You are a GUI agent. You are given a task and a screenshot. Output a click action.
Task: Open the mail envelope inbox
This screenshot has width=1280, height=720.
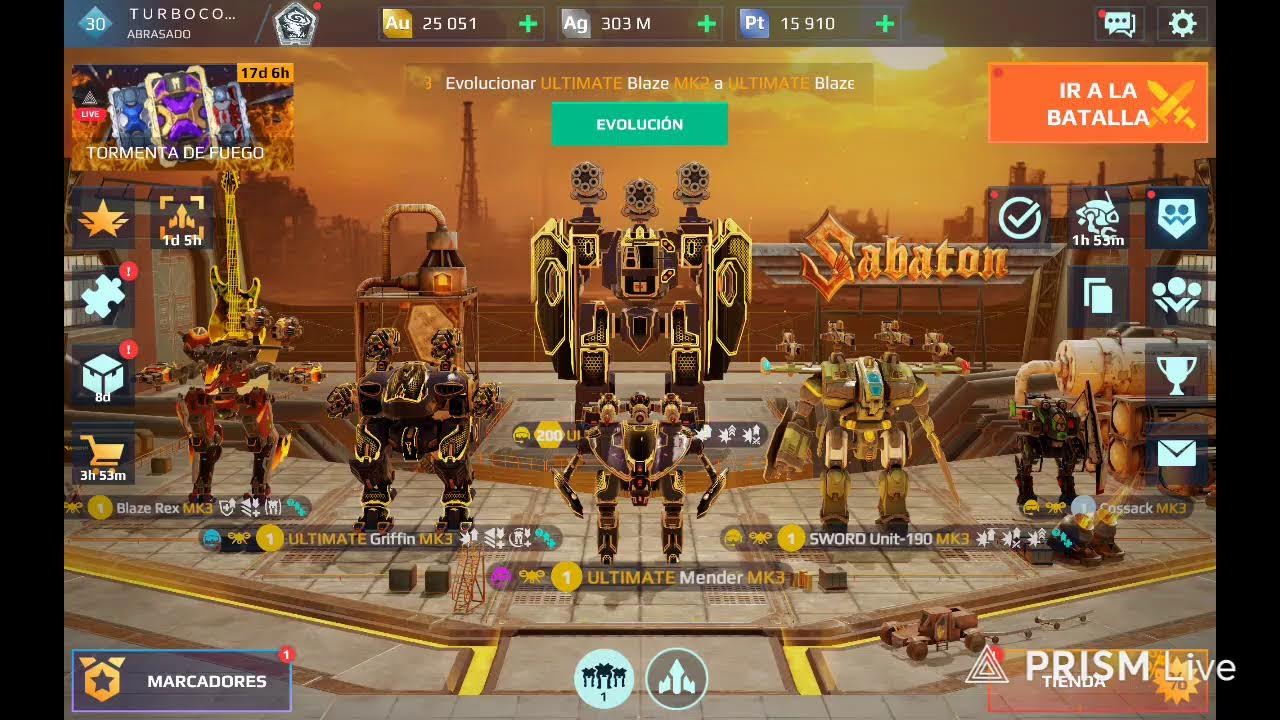pos(1176,452)
